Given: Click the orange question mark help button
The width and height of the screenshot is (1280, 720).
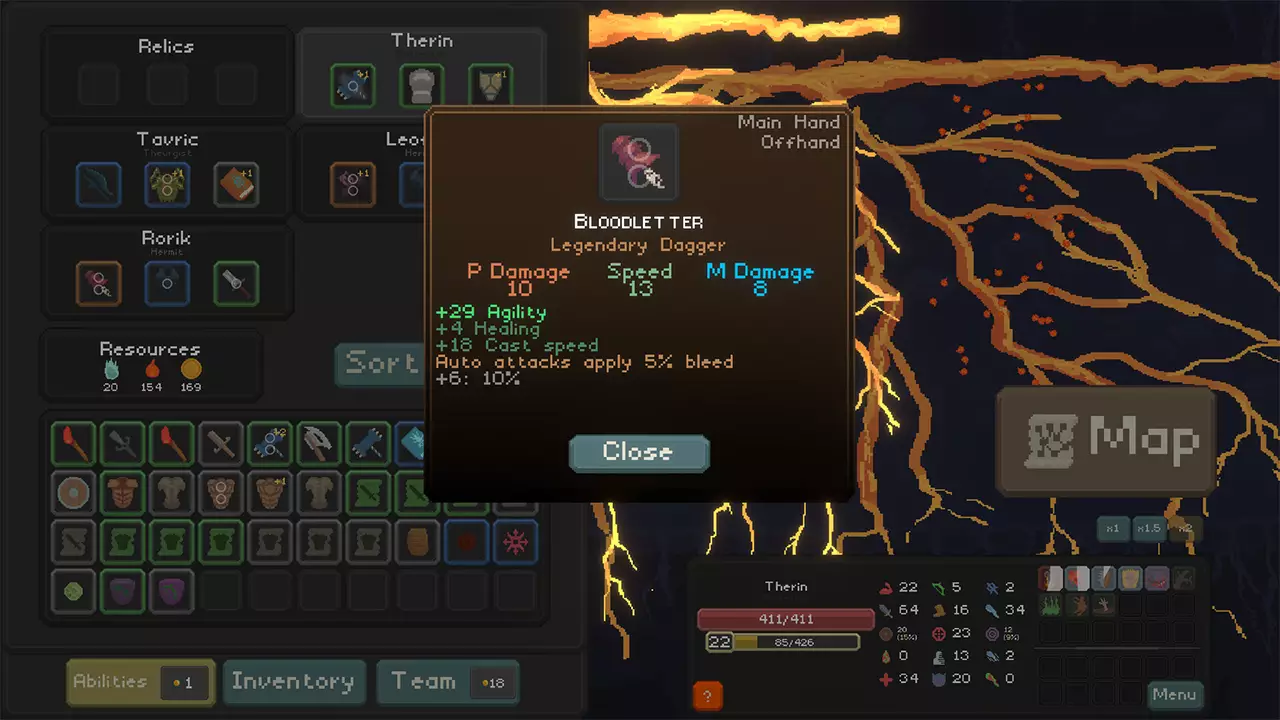Looking at the screenshot, I should 707,696.
